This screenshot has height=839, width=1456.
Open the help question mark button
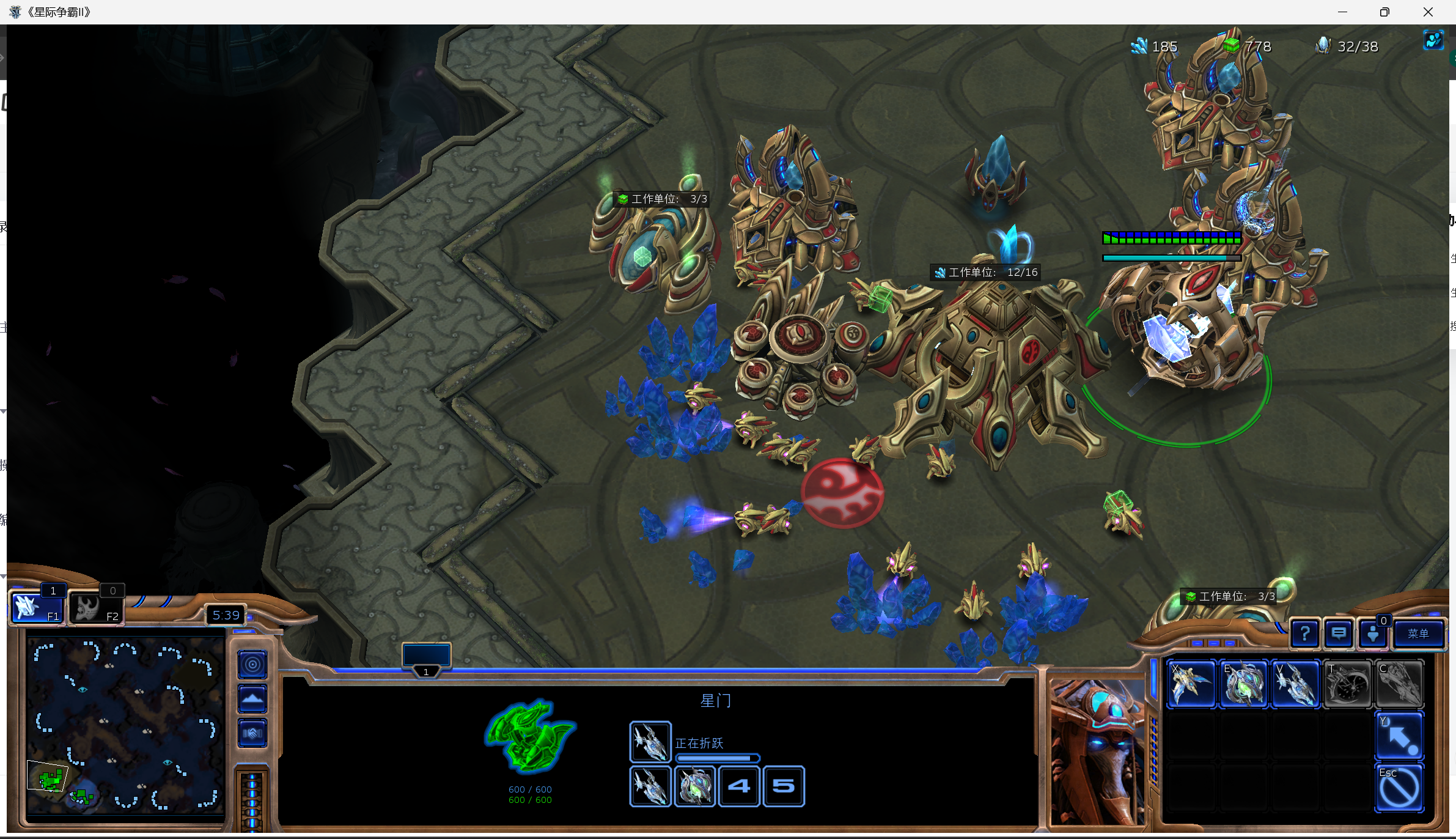1304,634
